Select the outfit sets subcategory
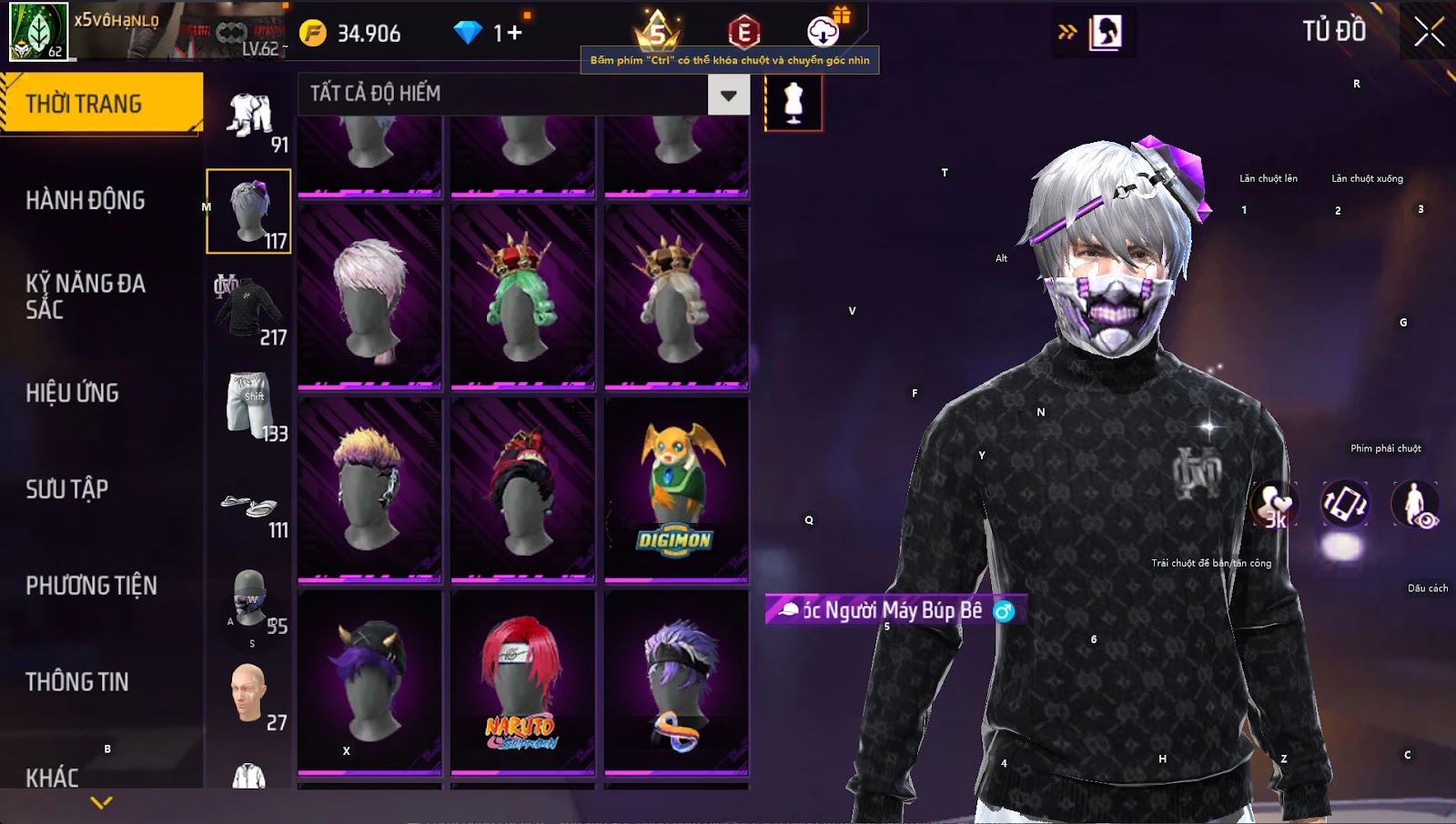Image resolution: width=1456 pixels, height=824 pixels. tap(249, 117)
